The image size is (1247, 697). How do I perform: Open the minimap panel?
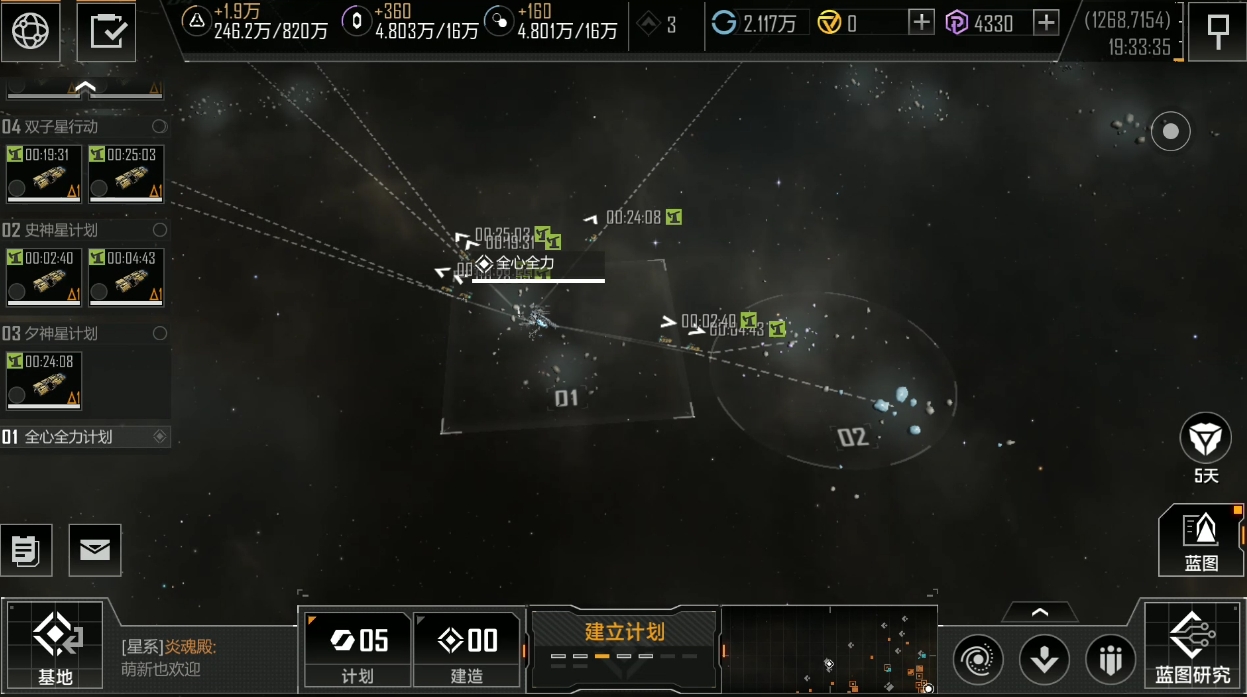(829, 650)
